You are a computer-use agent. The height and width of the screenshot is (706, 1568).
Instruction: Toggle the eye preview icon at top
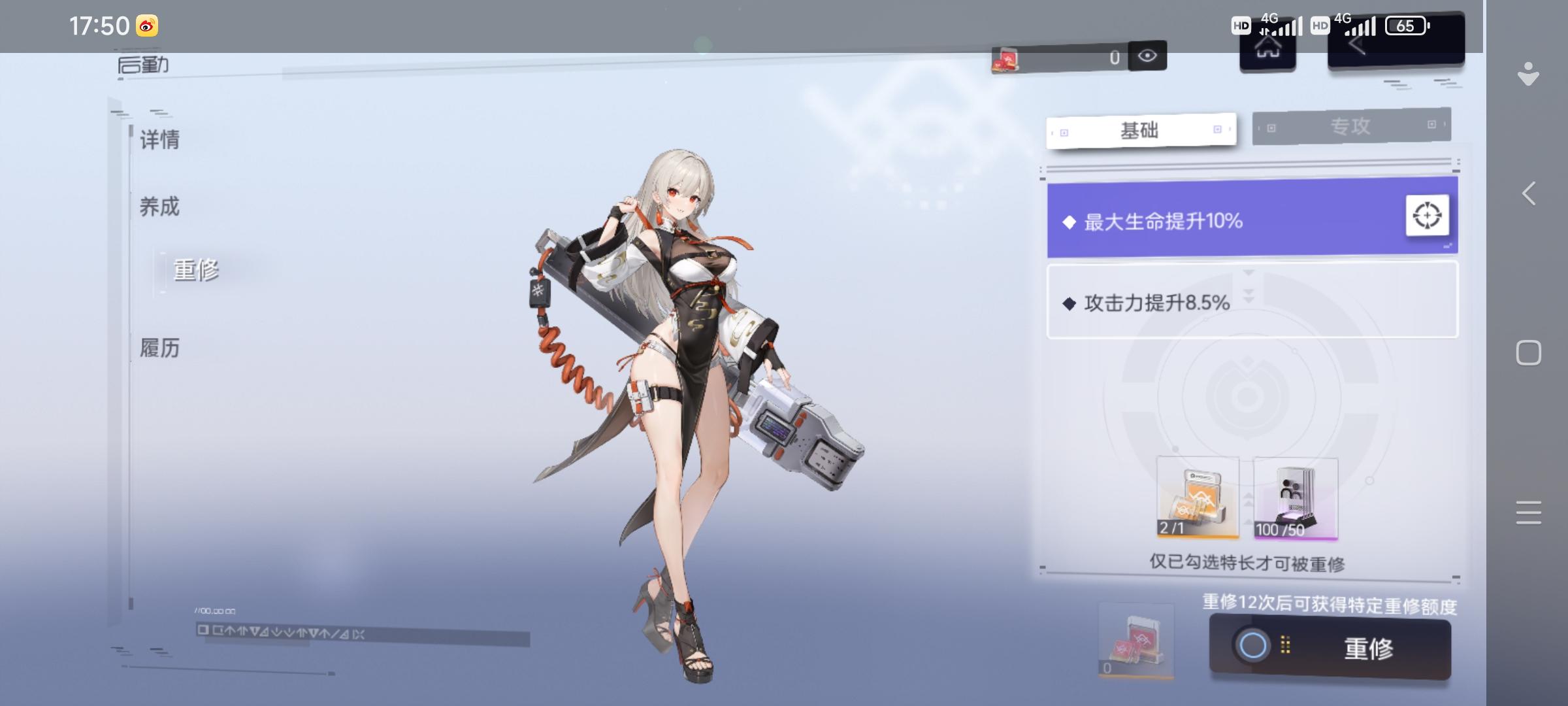coord(1147,56)
